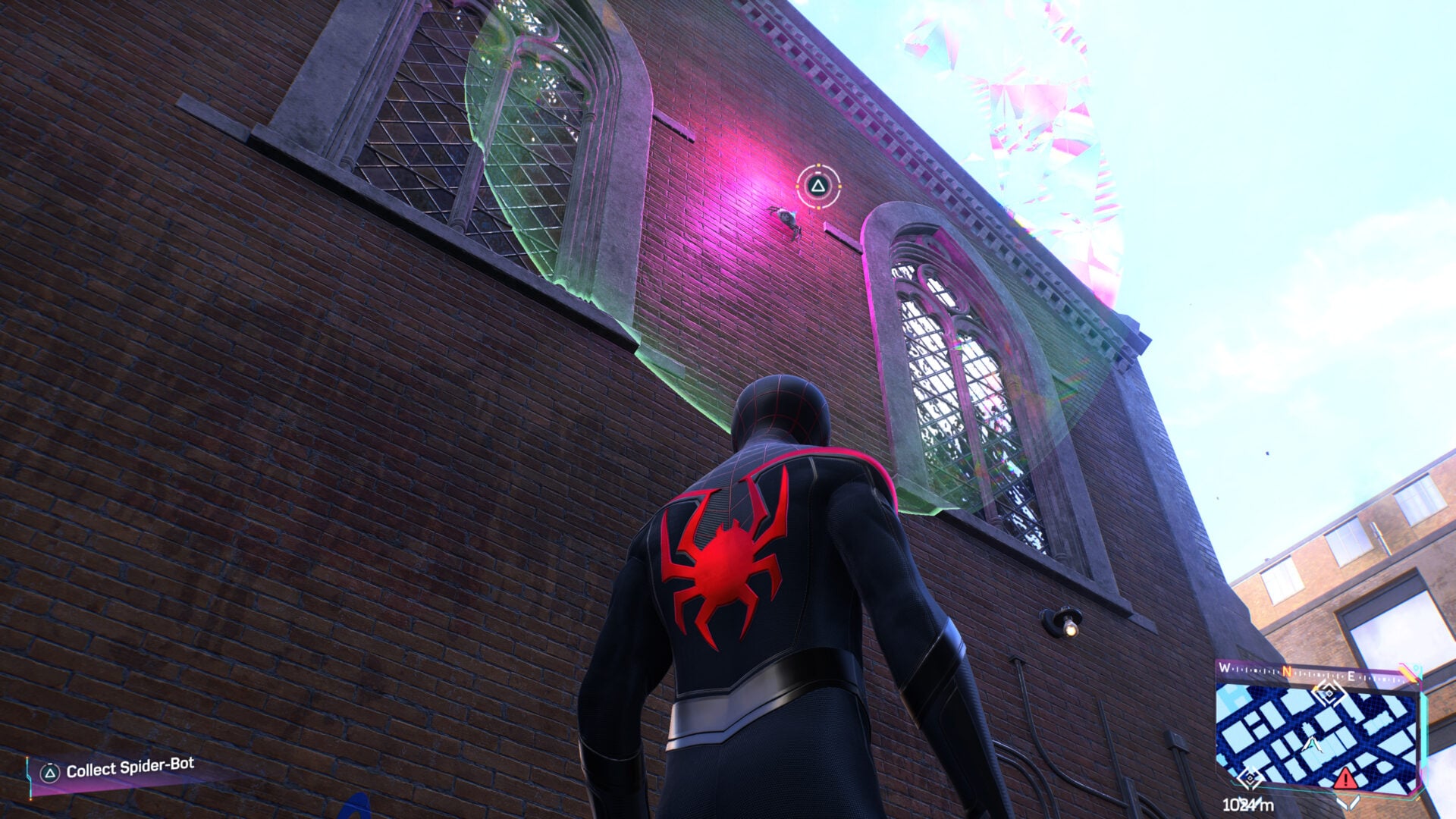Viewport: 1456px width, 819px height.
Task: Click the diamond waypoint marker at the minimap's lower-left
Action: coord(1250,777)
